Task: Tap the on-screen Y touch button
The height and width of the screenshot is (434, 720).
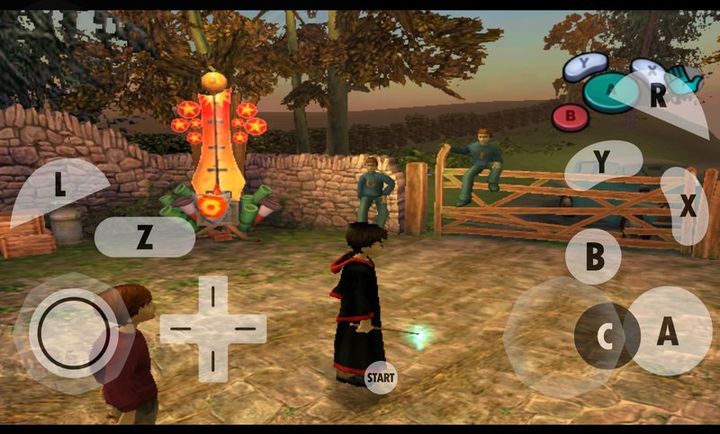Action: [602, 162]
